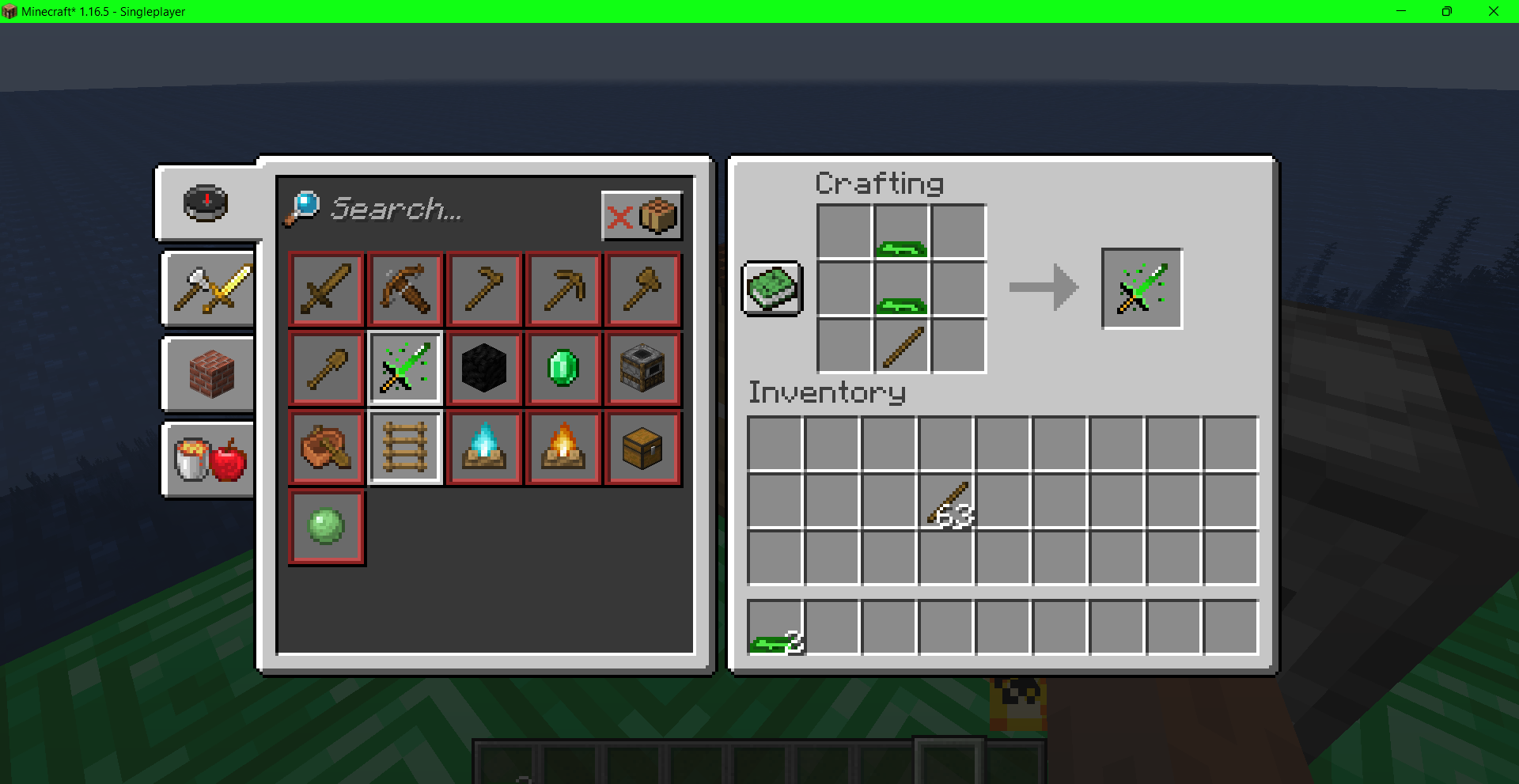The height and width of the screenshot is (784, 1519).
Task: Select the coal block recipe
Action: pyautogui.click(x=484, y=368)
